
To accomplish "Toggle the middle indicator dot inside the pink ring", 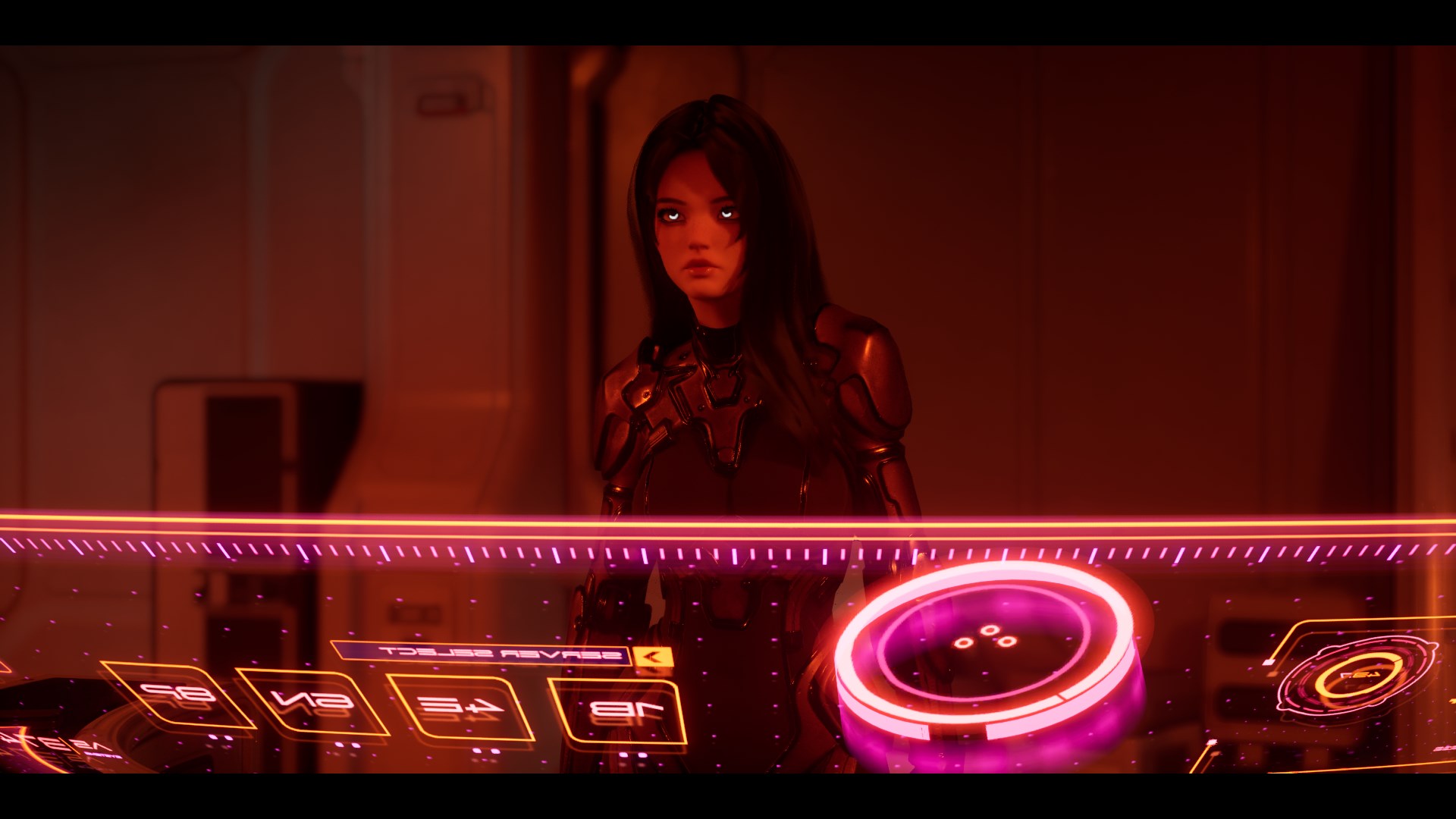I will [990, 630].
